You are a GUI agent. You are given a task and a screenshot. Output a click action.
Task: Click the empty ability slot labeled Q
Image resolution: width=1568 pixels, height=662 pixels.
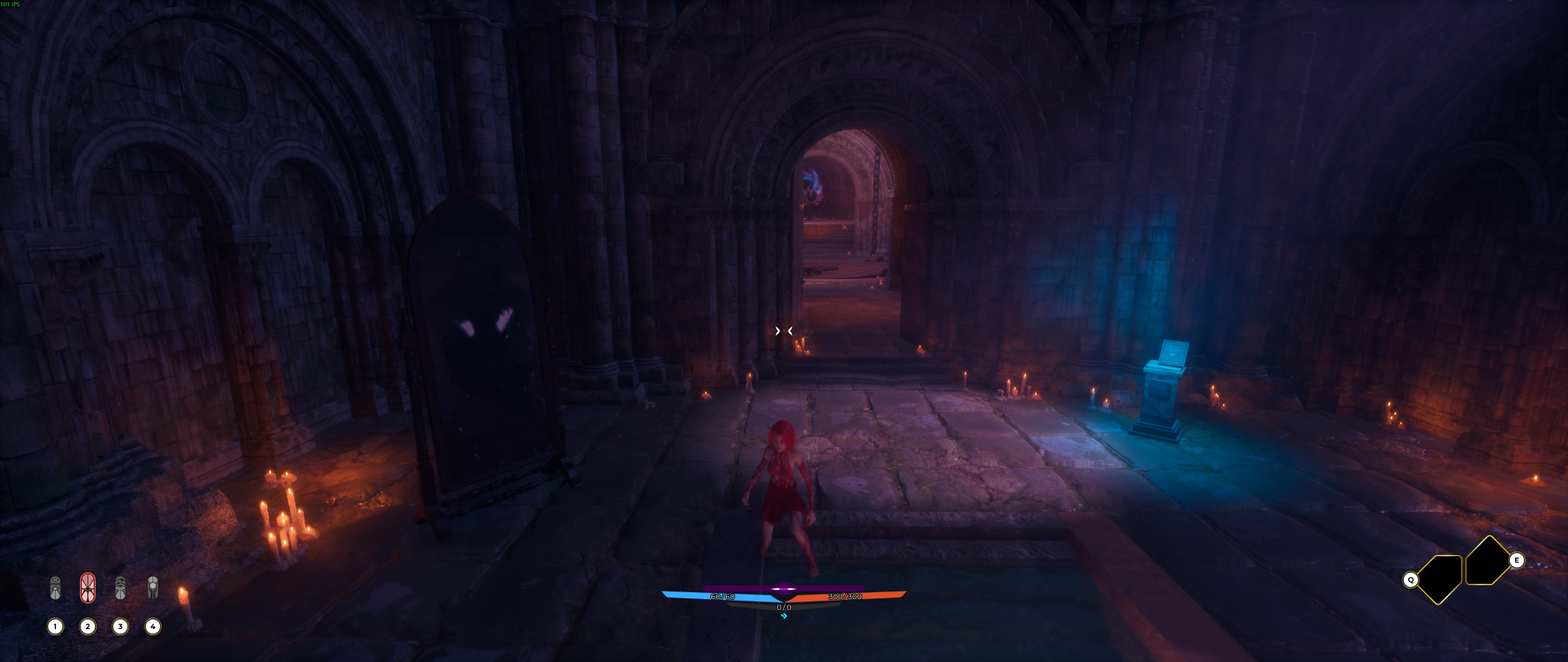click(x=1440, y=579)
